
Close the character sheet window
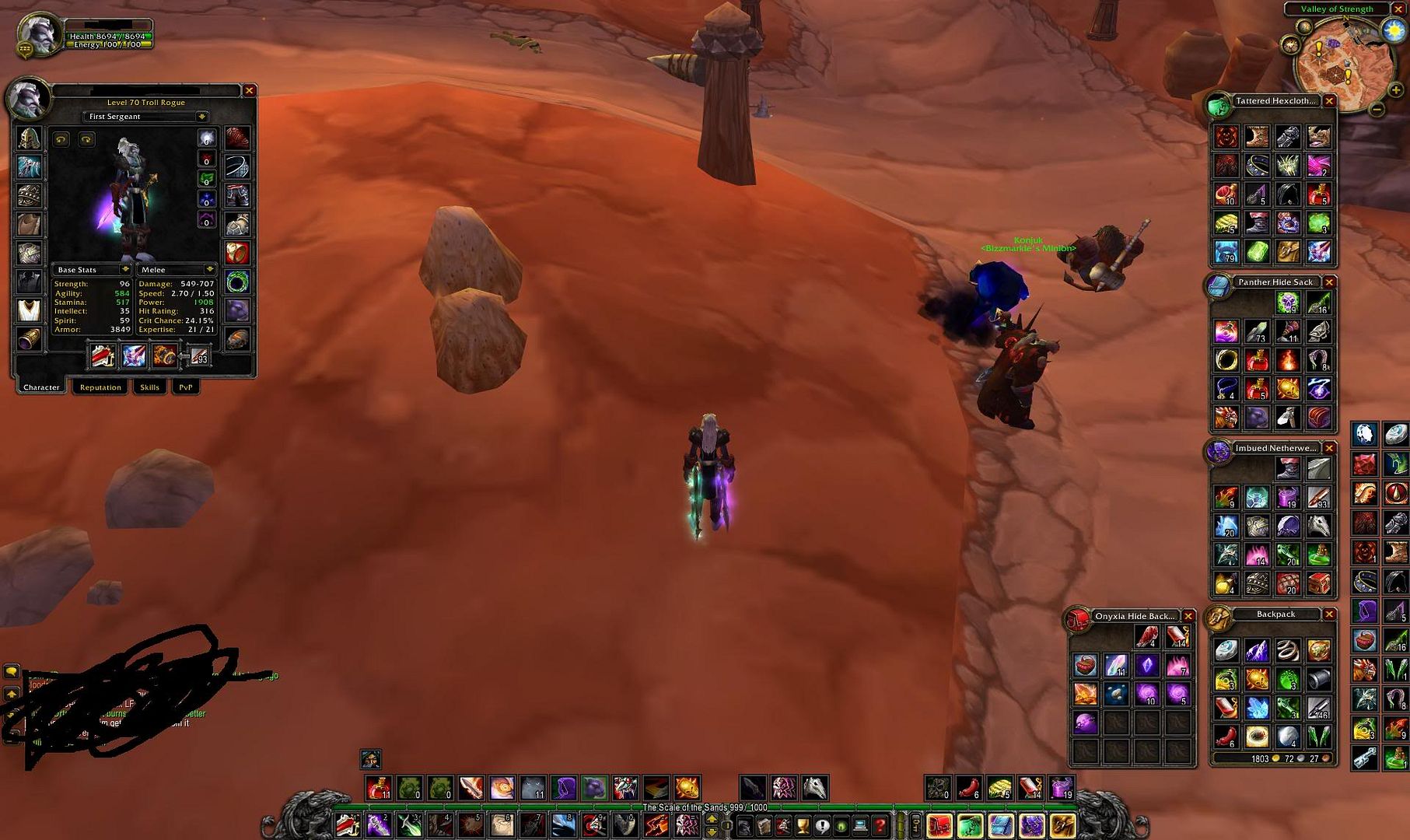pos(249,91)
